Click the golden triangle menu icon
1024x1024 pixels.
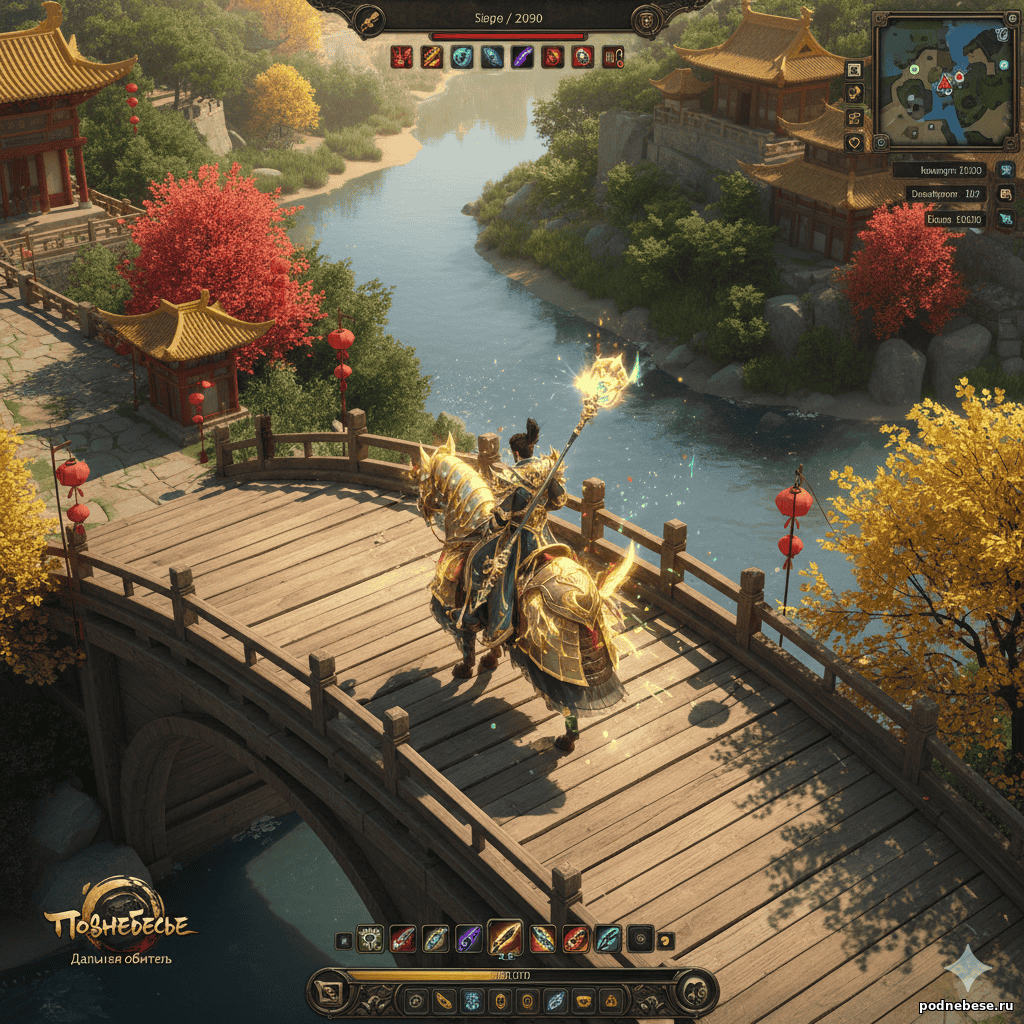coord(611,1000)
